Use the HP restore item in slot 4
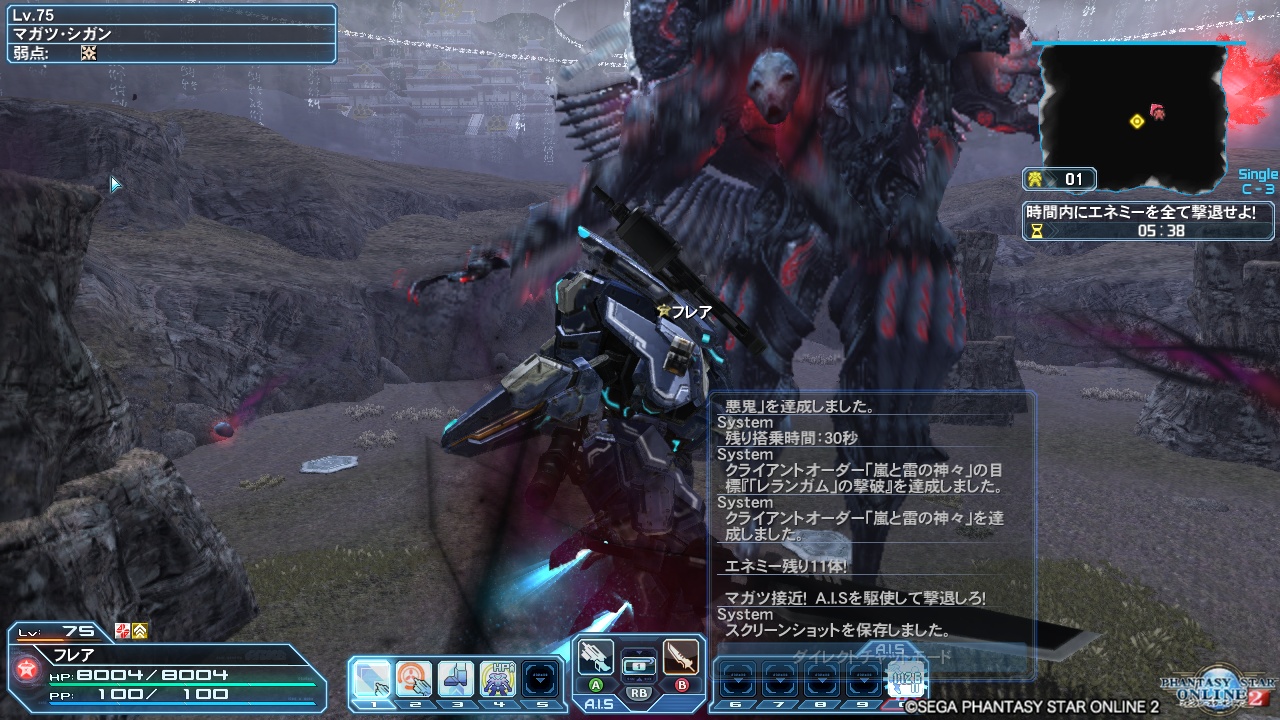1280x720 pixels. (x=499, y=677)
